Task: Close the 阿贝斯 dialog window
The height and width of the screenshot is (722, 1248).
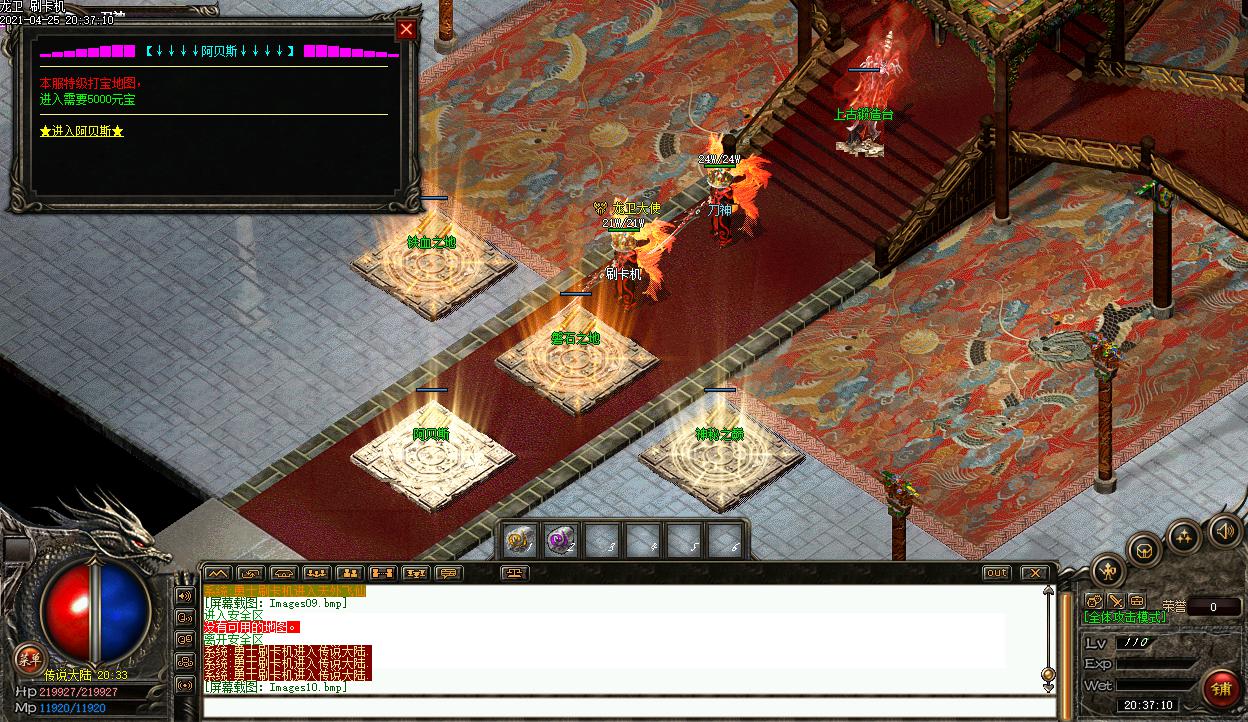Action: pos(406,29)
